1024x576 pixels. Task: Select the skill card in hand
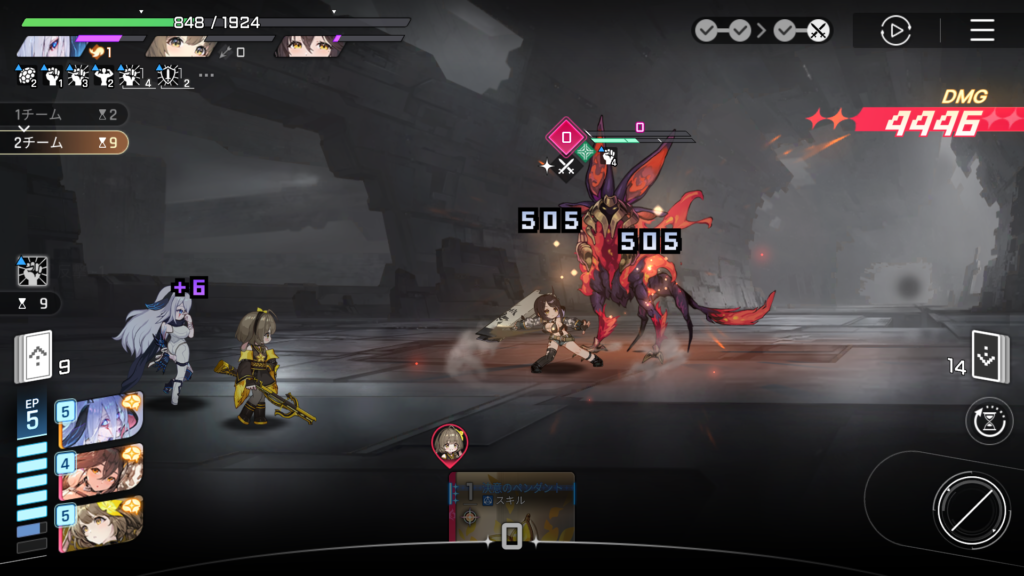pos(511,507)
